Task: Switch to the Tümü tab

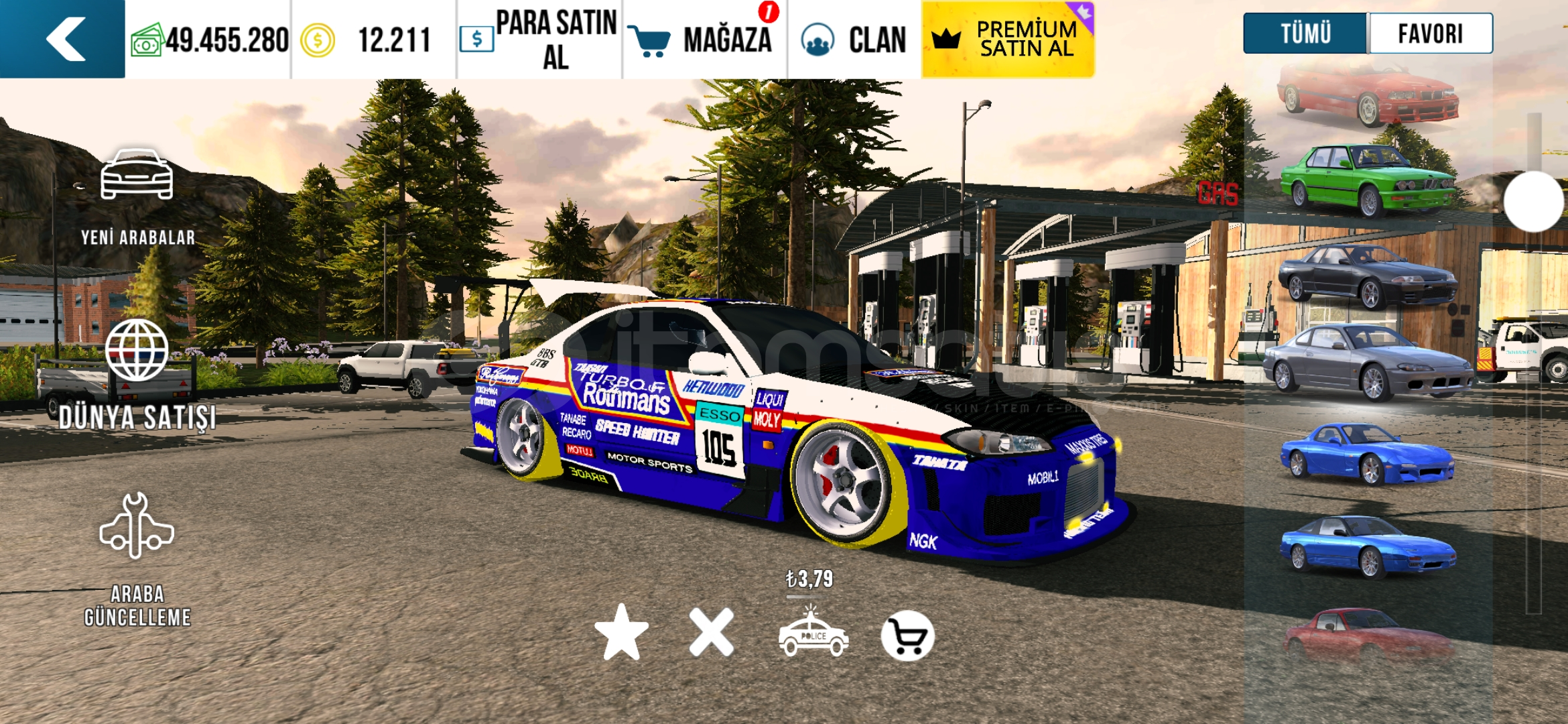Action: click(x=1305, y=34)
